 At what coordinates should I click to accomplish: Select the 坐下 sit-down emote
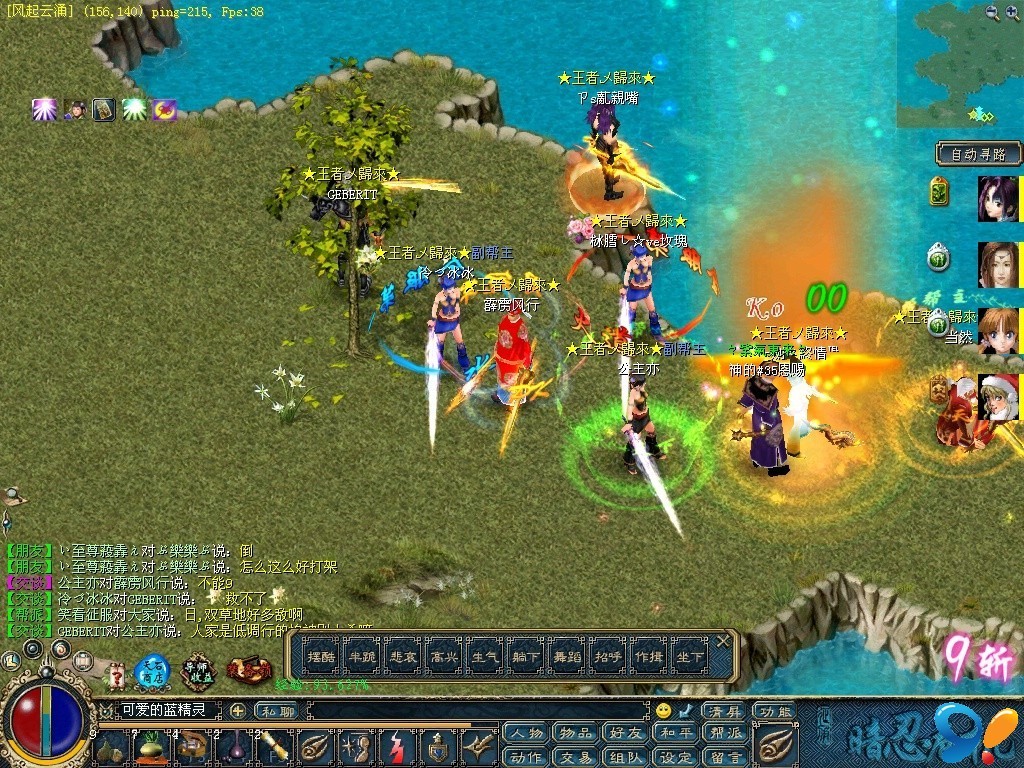click(x=689, y=657)
